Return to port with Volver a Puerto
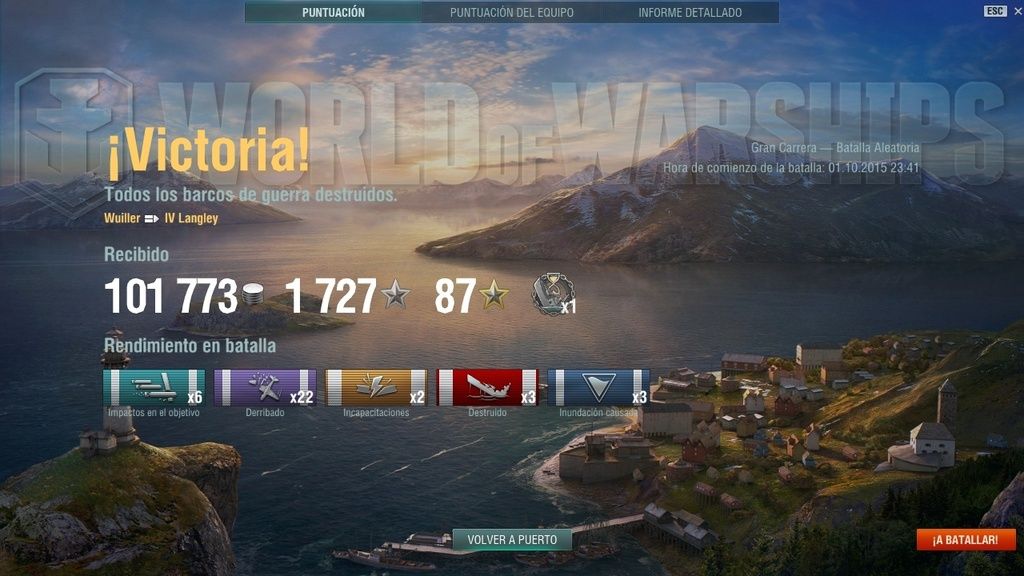The image size is (1024, 576). 512,540
